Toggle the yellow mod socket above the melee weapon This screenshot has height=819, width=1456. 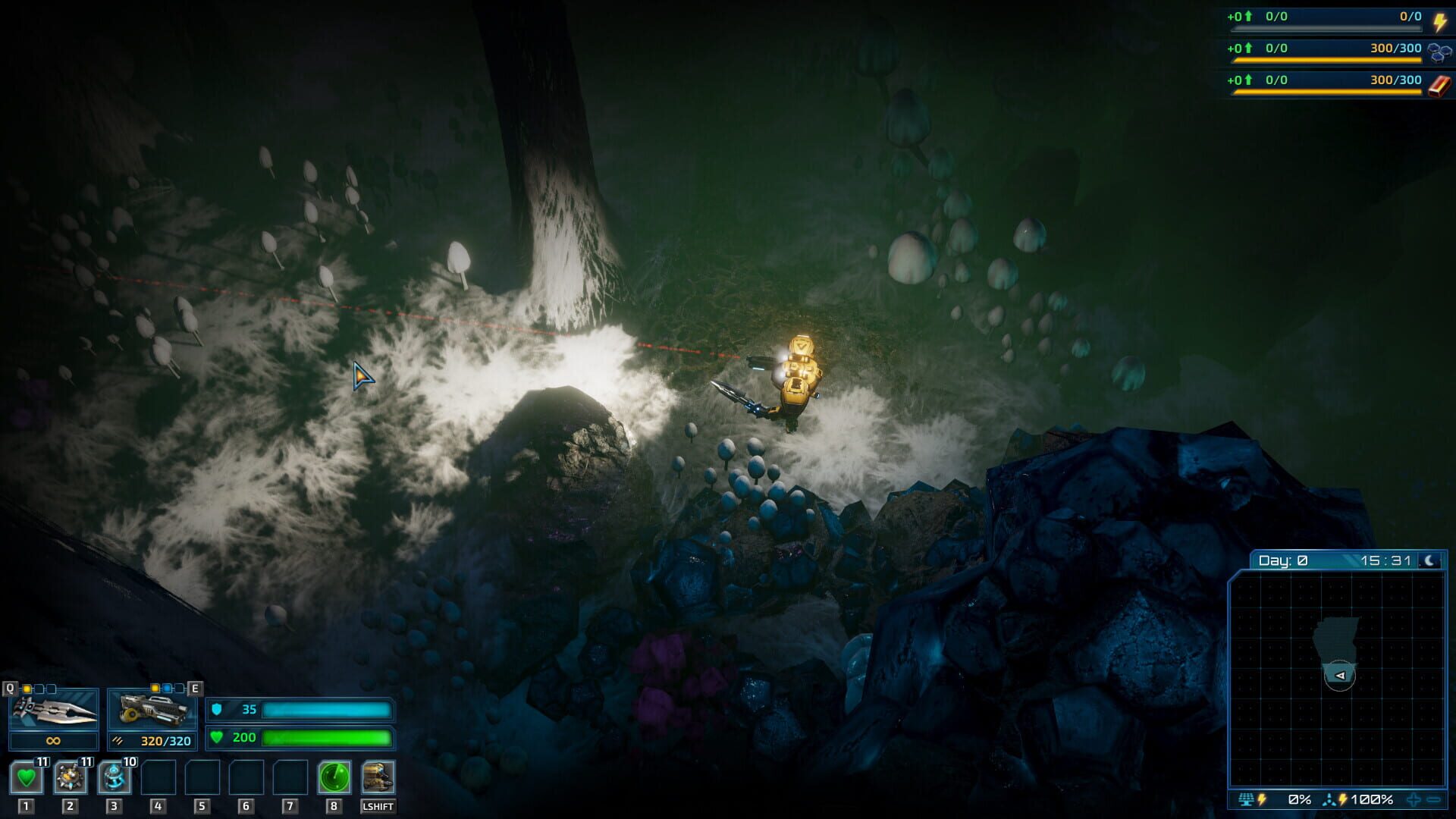(x=27, y=688)
